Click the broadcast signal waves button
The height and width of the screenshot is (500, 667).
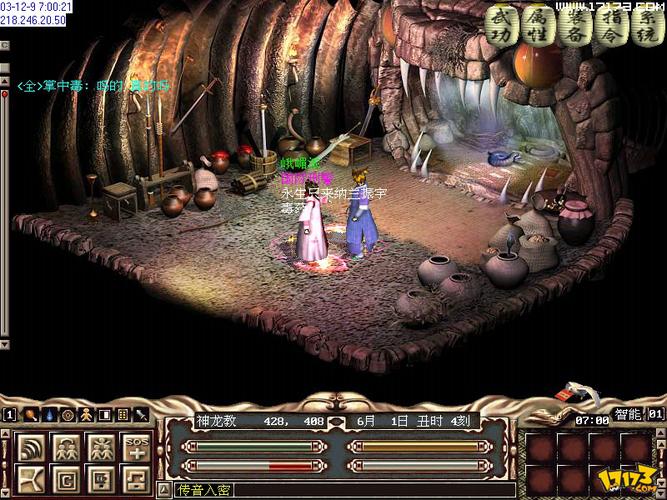point(32,447)
